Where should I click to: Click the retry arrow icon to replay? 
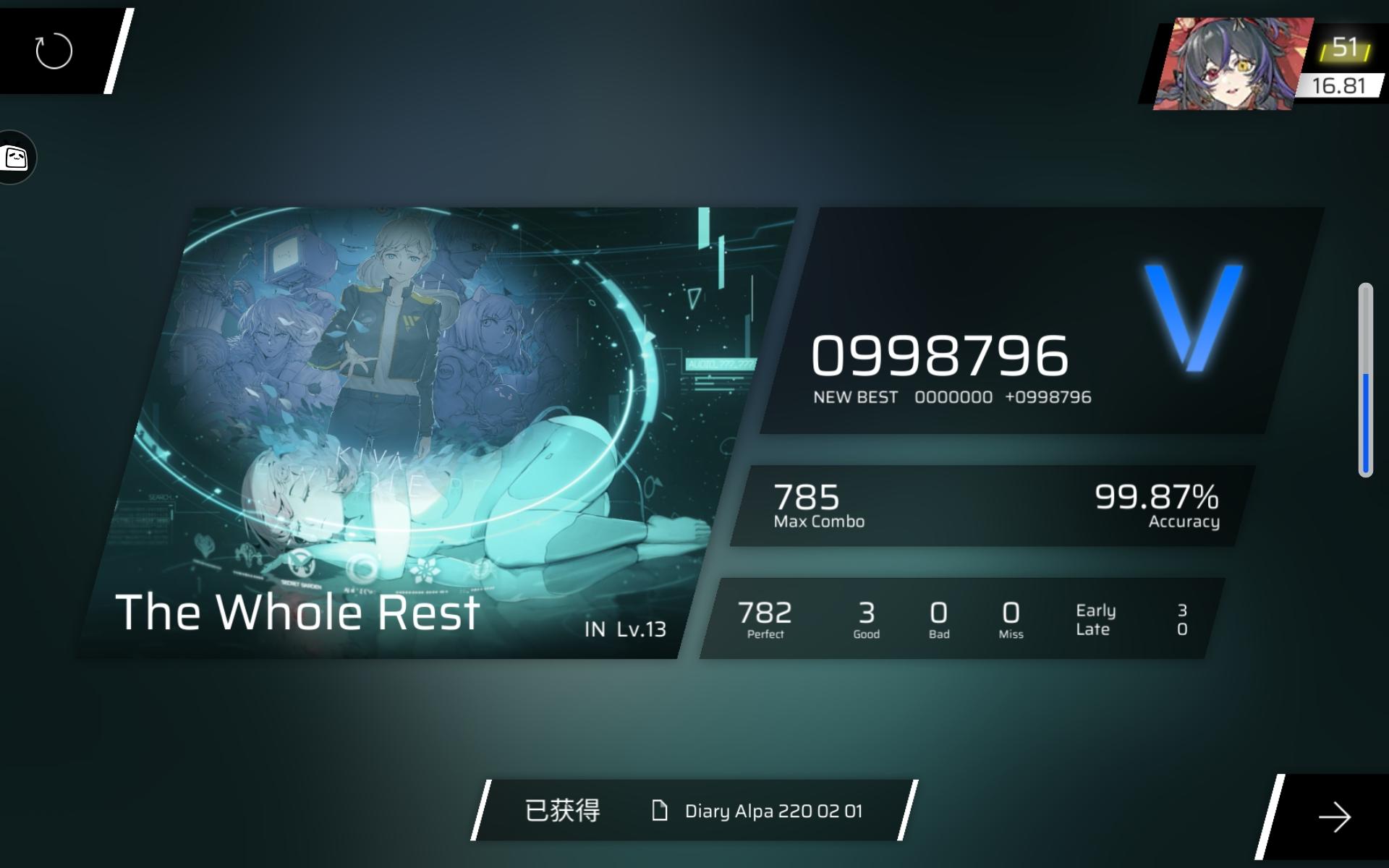(x=52, y=51)
